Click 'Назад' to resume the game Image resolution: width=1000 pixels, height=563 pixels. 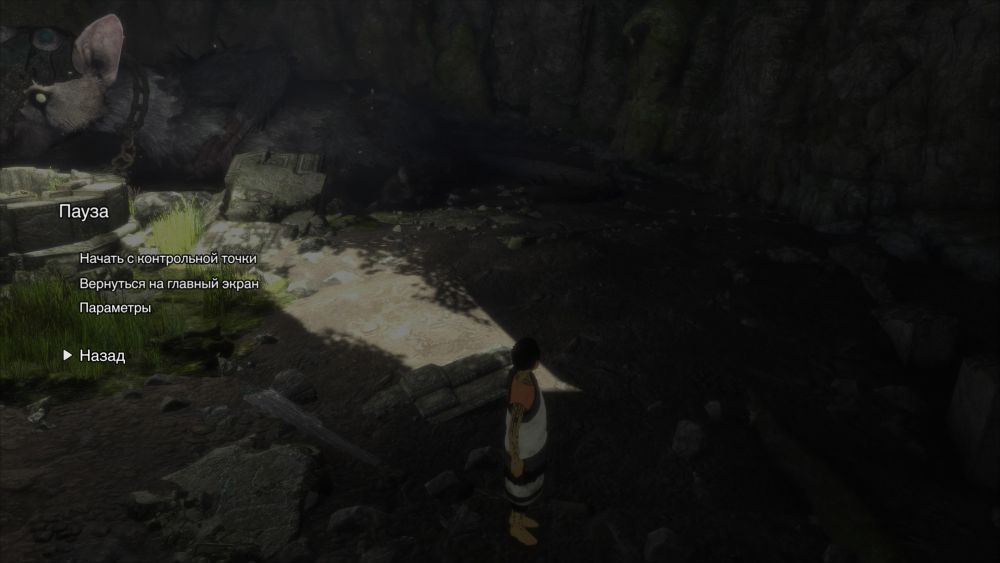tap(102, 355)
